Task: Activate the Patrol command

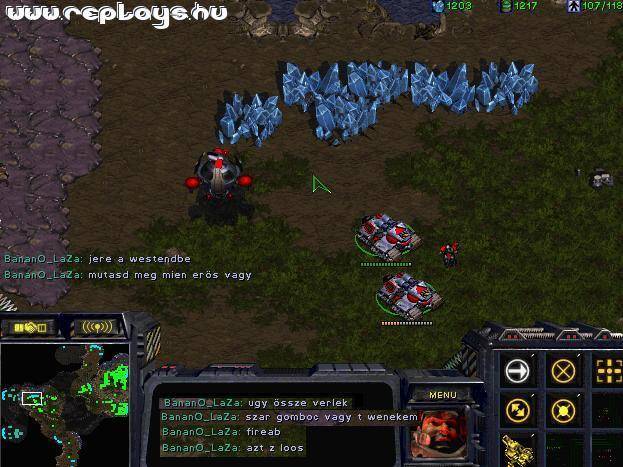Action: [518, 410]
